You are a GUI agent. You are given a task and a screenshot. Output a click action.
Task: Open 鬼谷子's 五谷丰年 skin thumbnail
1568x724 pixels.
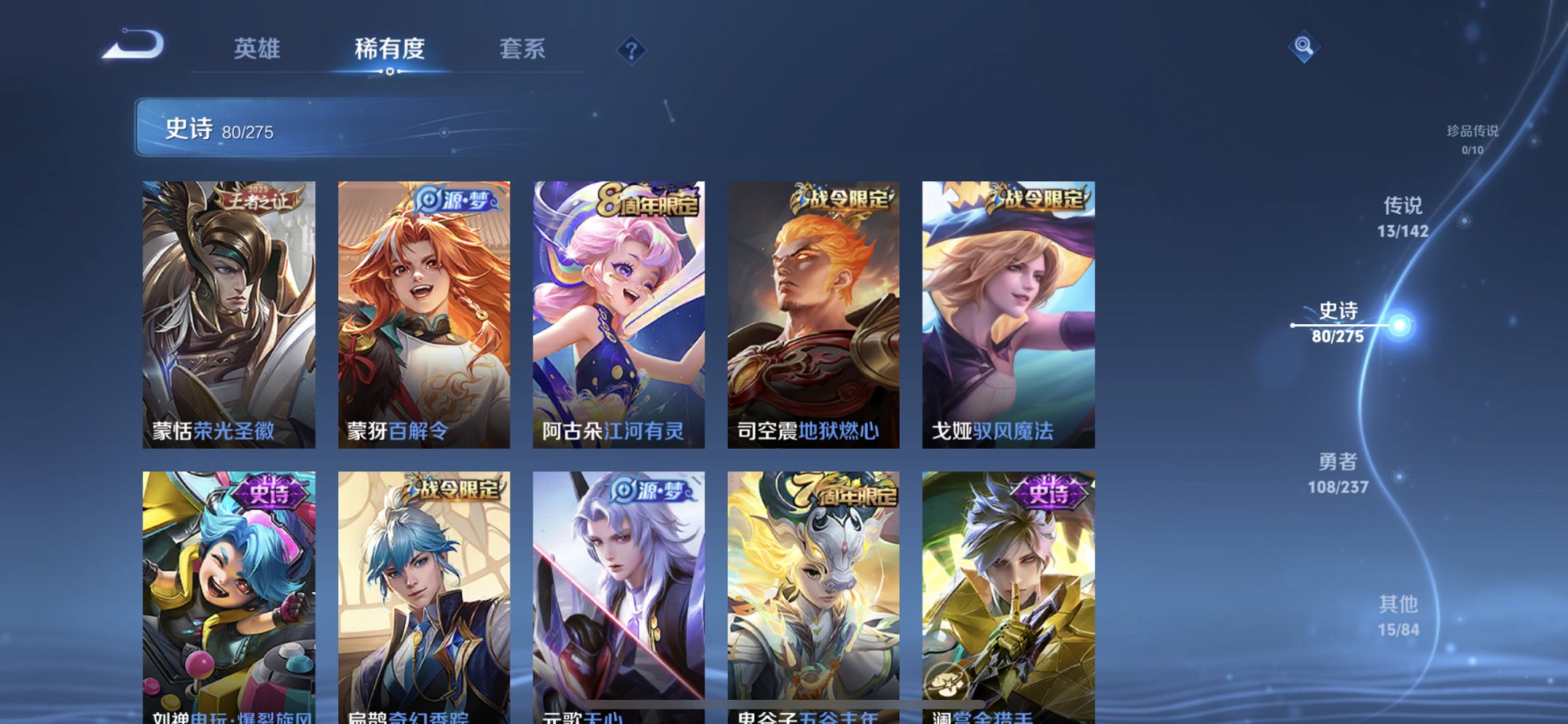pyautogui.click(x=815, y=583)
